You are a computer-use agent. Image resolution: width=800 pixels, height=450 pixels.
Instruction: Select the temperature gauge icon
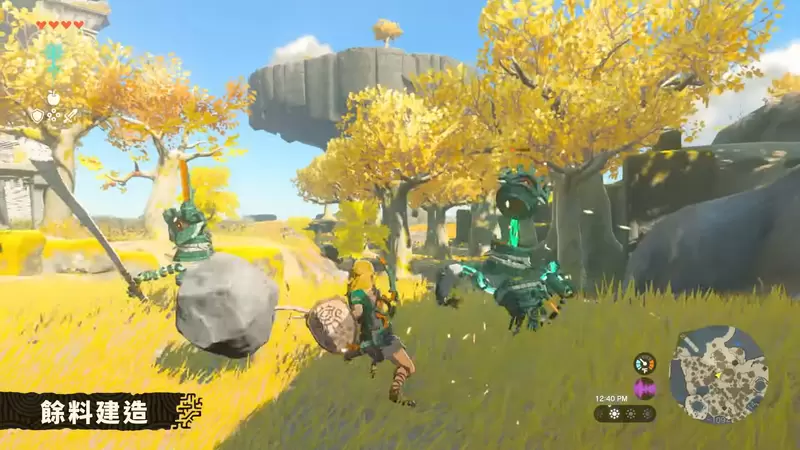[x=645, y=364]
